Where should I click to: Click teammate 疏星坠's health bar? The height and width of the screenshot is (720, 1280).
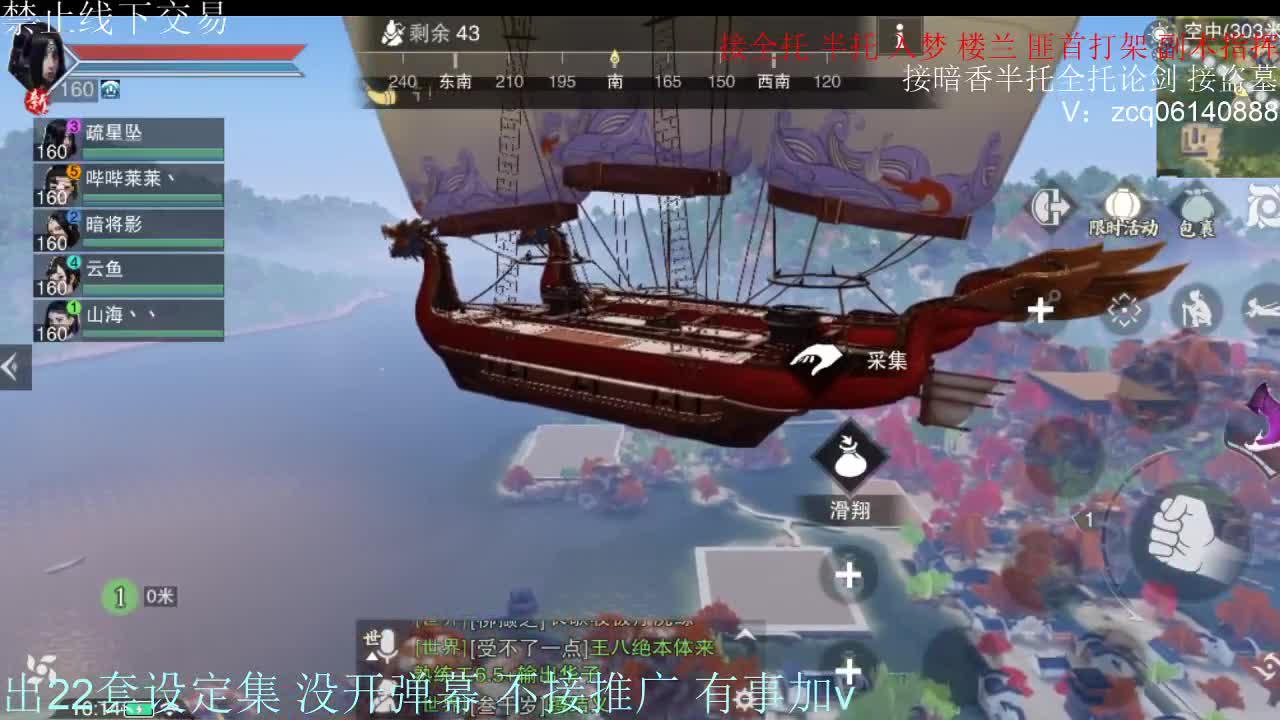click(150, 152)
